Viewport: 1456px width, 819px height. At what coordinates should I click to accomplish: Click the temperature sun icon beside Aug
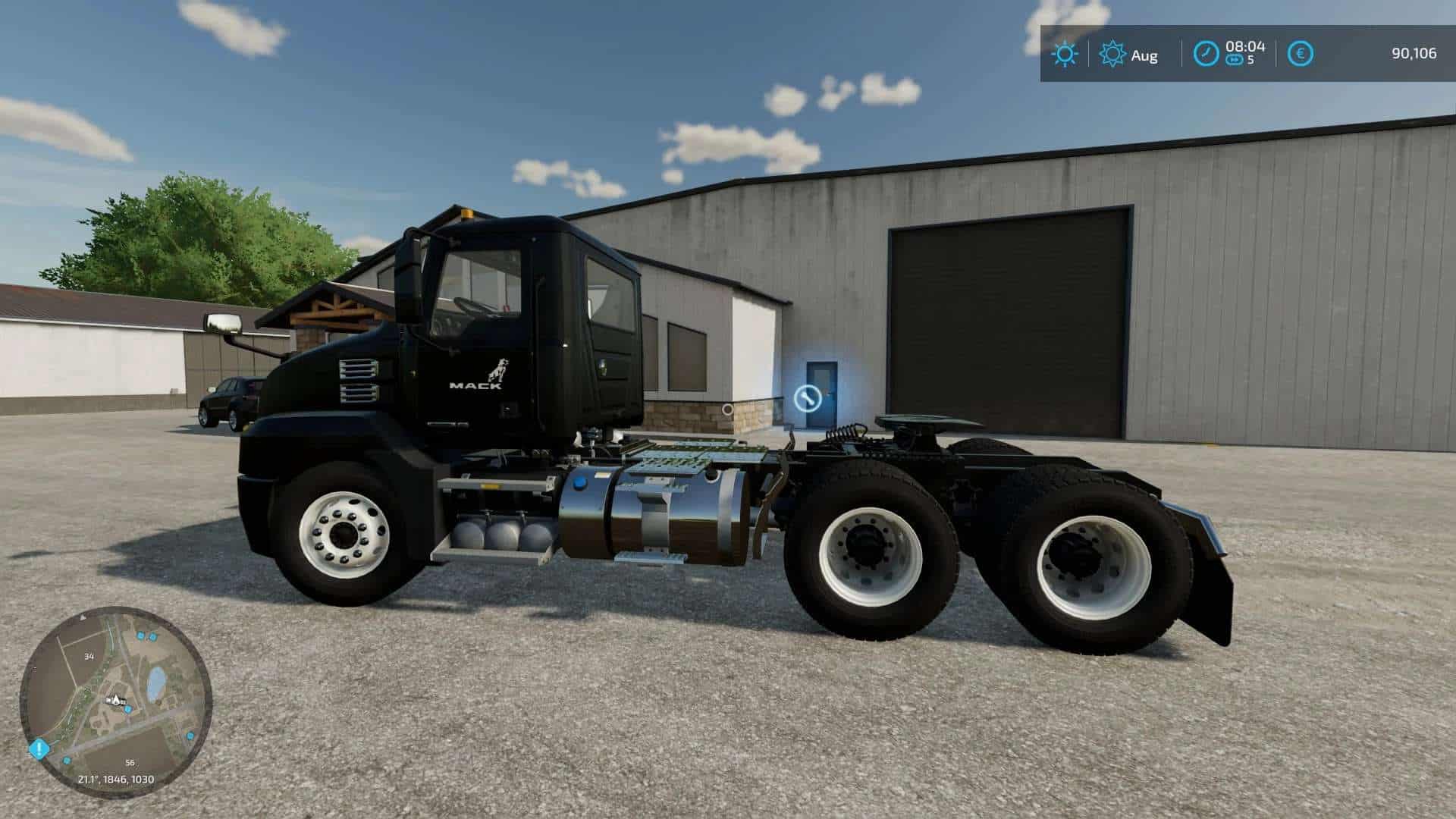pyautogui.click(x=1113, y=54)
